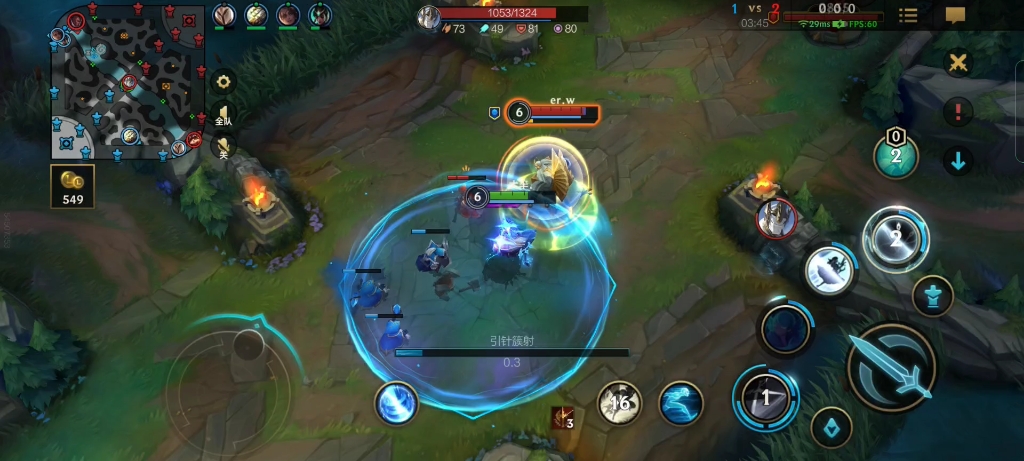
Task: Select the summoner spell on 16 cooldown
Action: [x=620, y=403]
